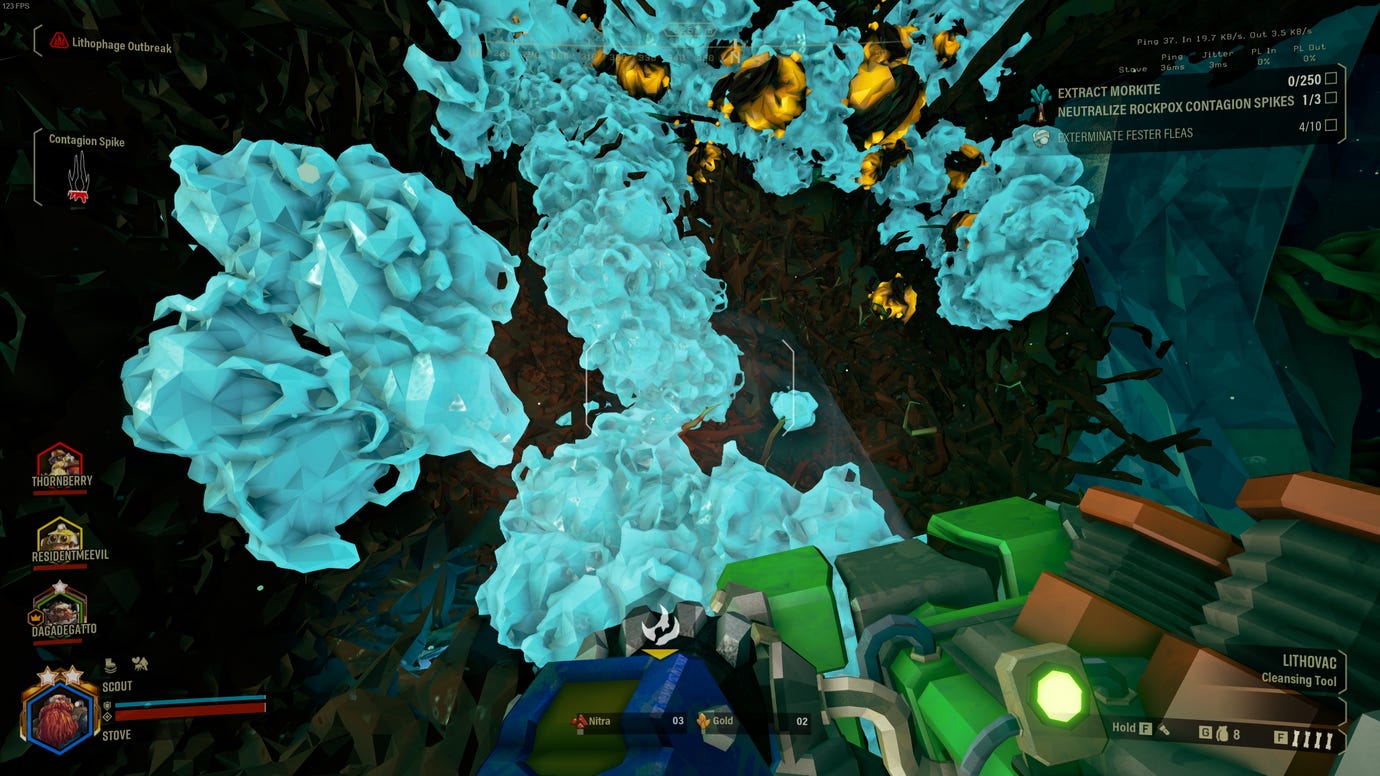
Task: Click DAGADEGATTO's portrait thumbnail
Action: (61, 610)
